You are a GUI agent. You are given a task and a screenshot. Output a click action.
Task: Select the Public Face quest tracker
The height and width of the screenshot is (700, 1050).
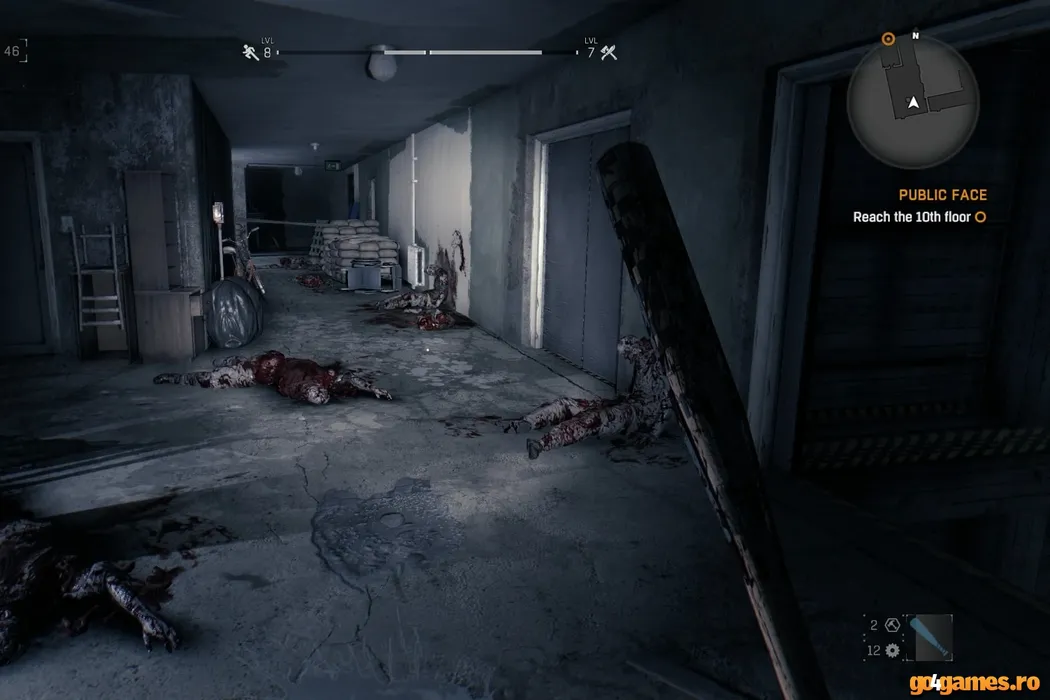coord(942,195)
